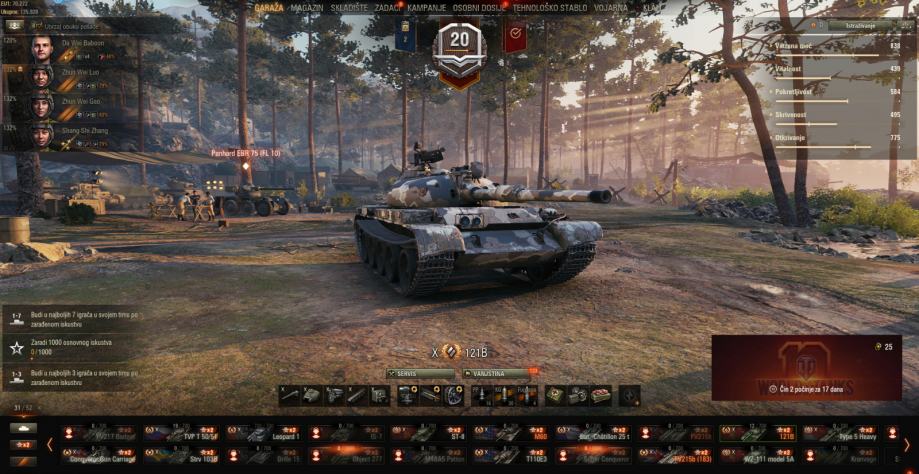Open the MAGAZIN store tab

point(307,8)
